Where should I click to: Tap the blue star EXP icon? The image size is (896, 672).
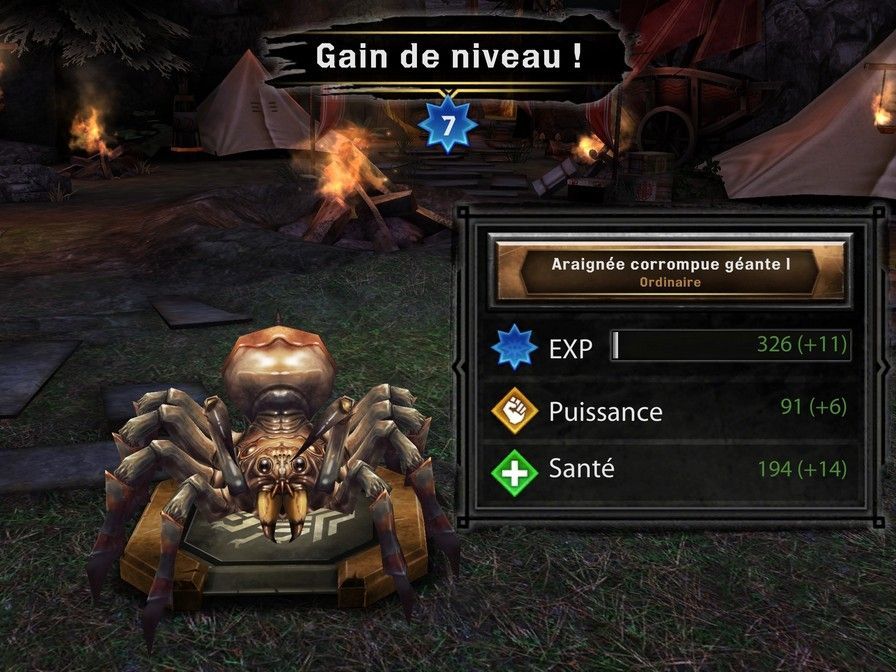(x=515, y=348)
